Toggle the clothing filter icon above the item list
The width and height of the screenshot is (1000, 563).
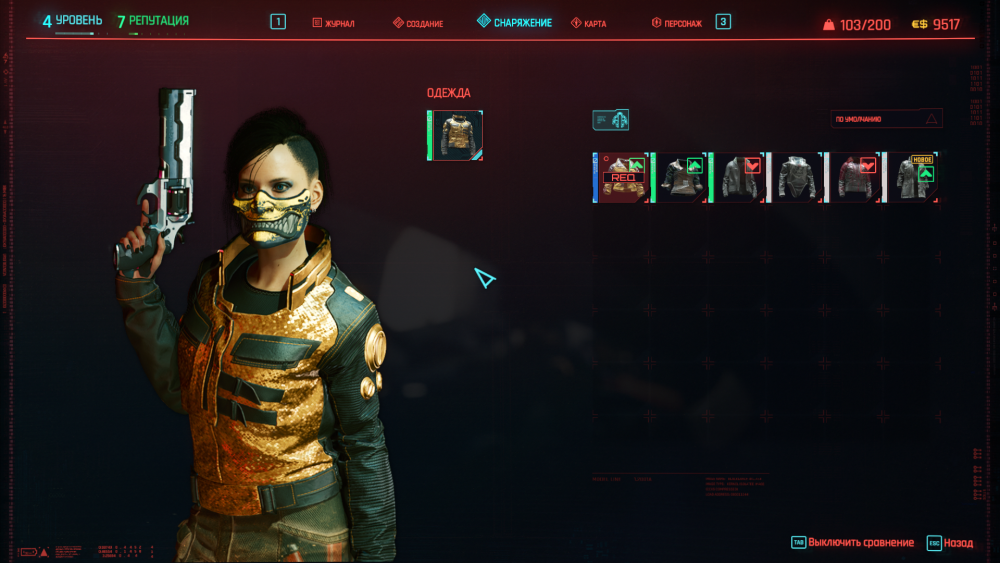[611, 120]
